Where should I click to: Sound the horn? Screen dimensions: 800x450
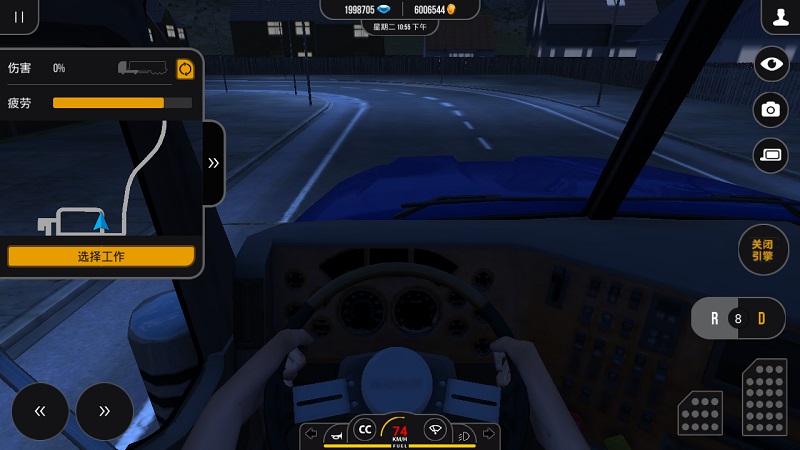coord(337,434)
